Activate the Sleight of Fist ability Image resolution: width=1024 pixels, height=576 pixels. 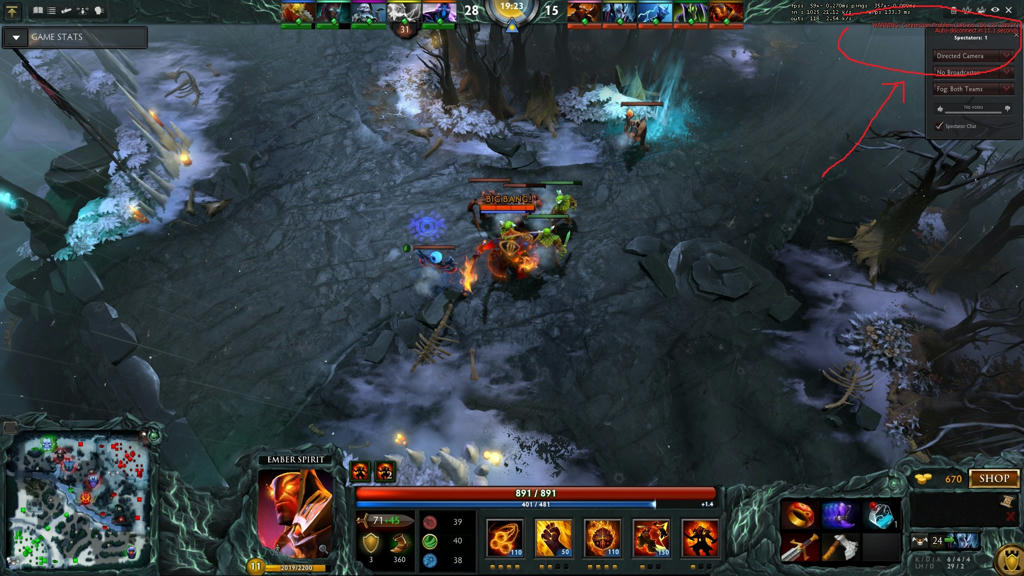553,537
